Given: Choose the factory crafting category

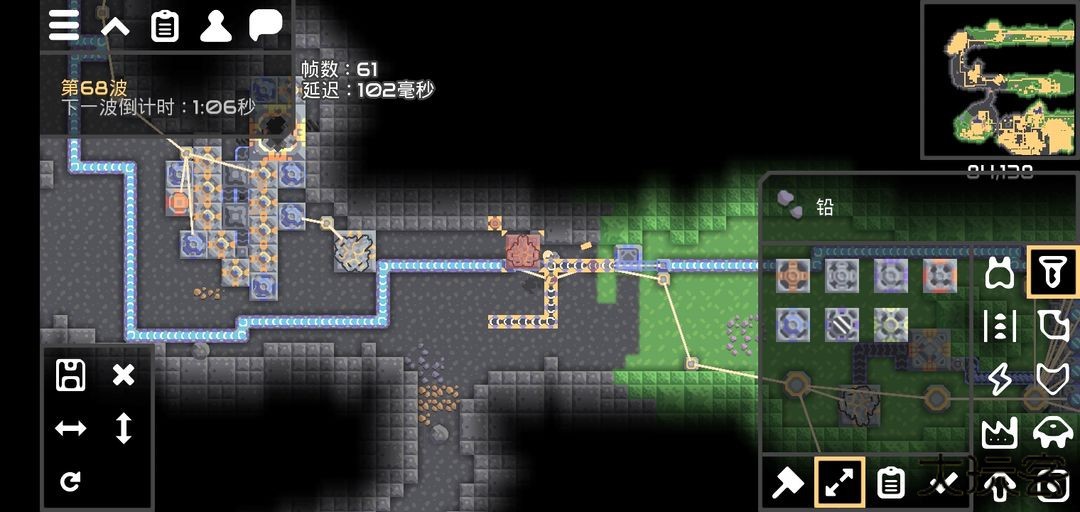Looking at the screenshot, I should (999, 432).
